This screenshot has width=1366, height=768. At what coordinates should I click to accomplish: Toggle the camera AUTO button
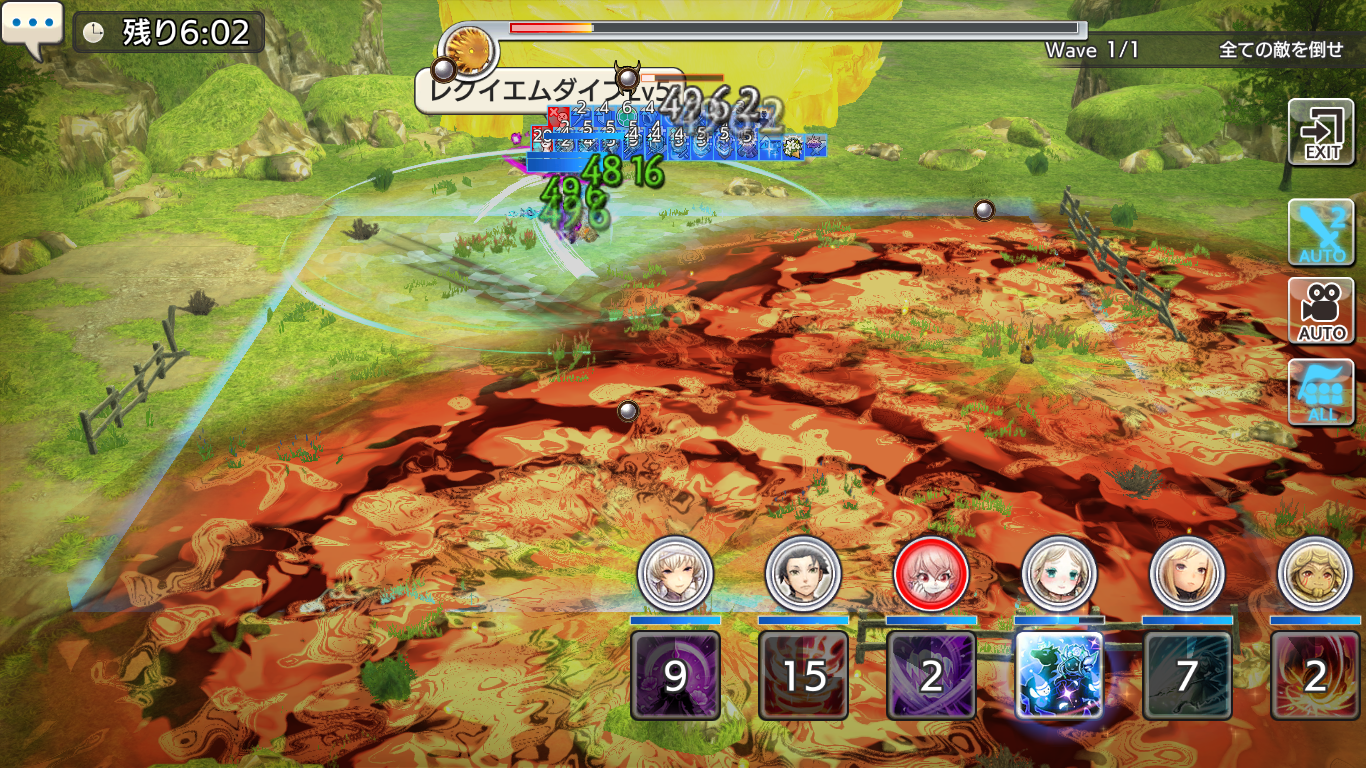click(1321, 311)
